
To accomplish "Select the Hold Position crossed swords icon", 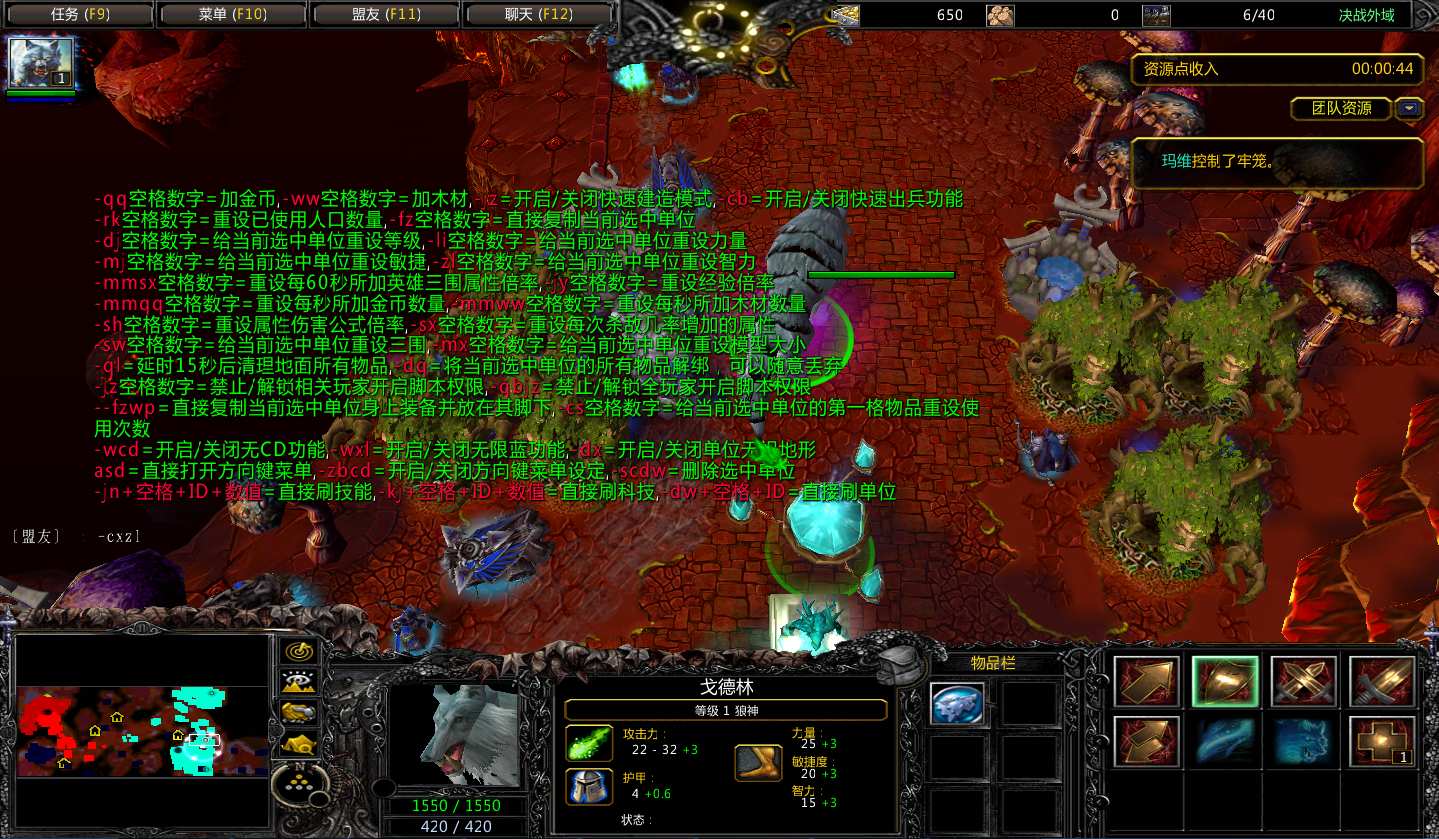I will tap(1303, 682).
